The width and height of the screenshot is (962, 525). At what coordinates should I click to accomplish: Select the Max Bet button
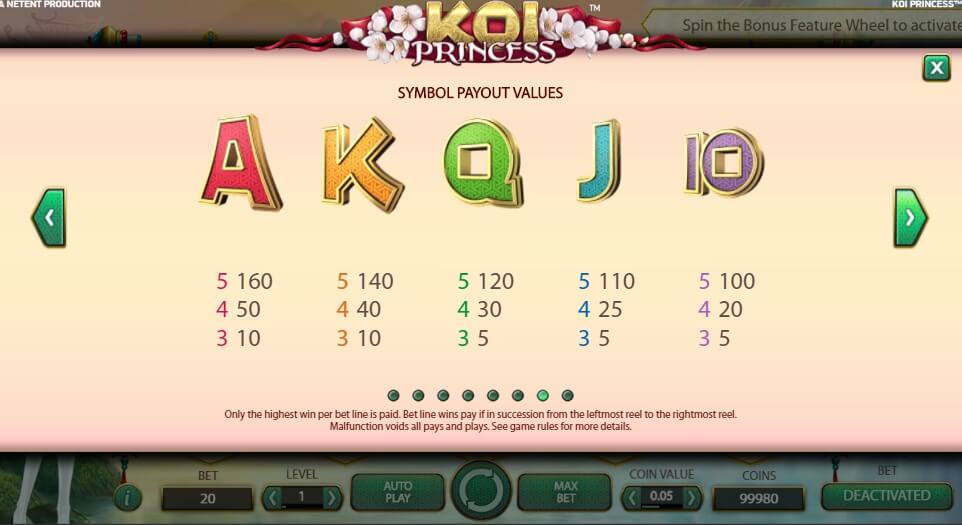[565, 492]
